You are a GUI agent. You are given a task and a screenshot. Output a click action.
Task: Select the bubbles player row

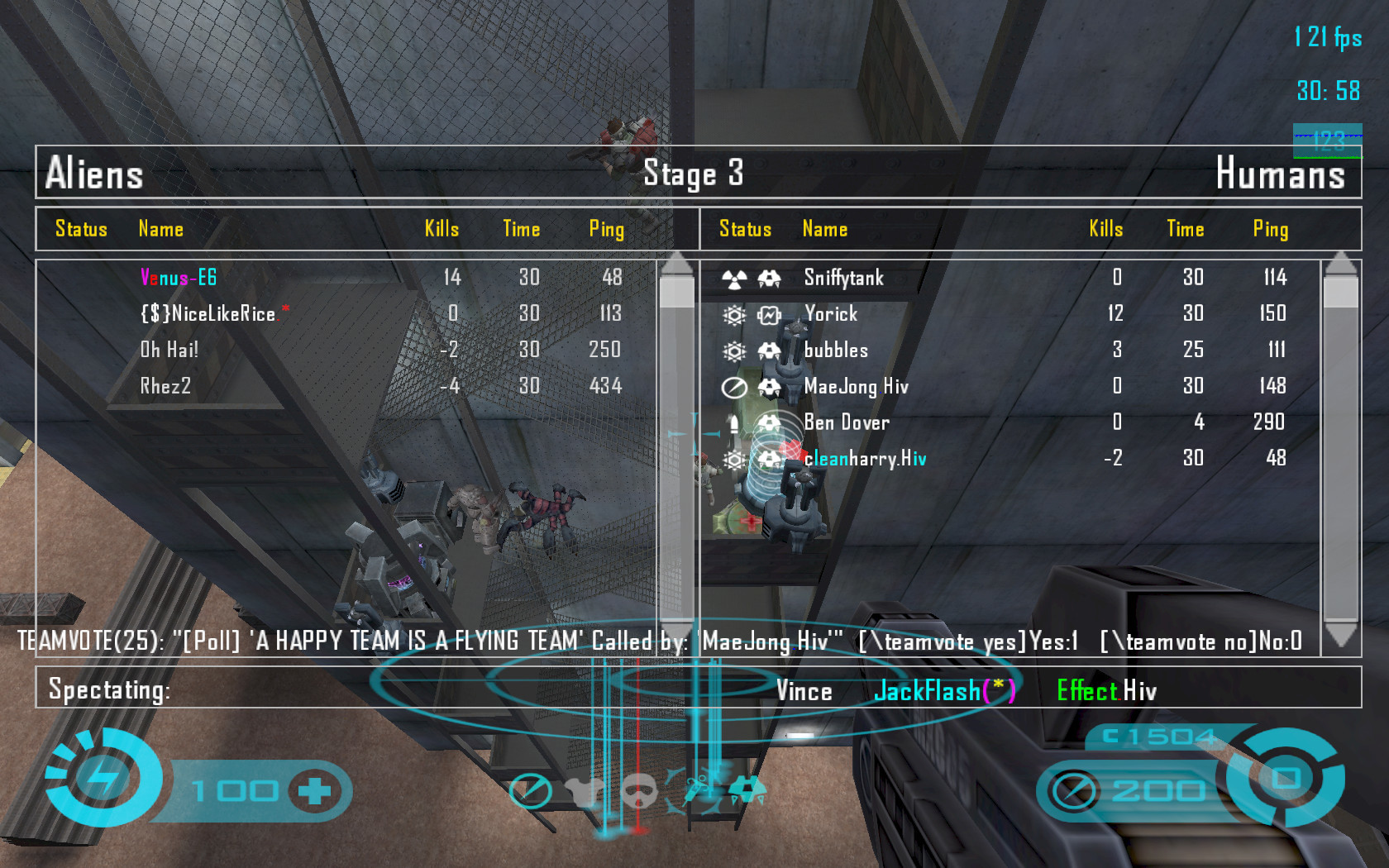point(836,351)
